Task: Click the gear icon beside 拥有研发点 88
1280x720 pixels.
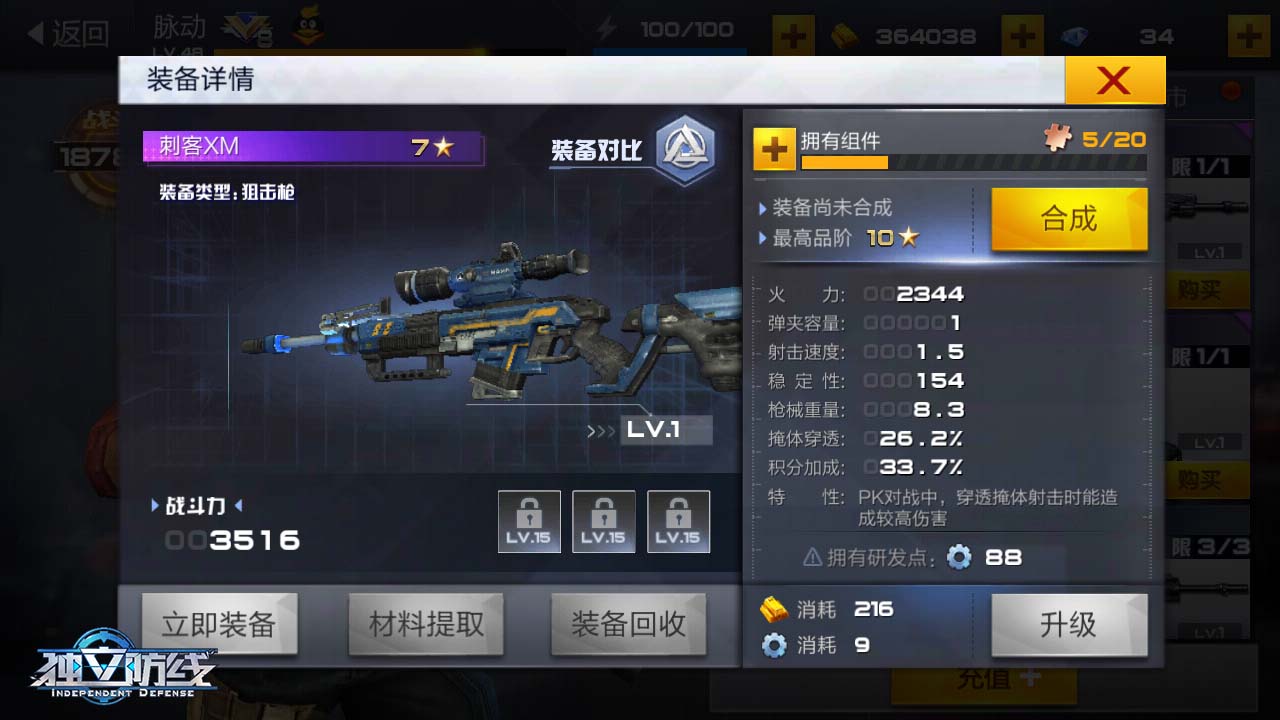Action: (x=958, y=558)
